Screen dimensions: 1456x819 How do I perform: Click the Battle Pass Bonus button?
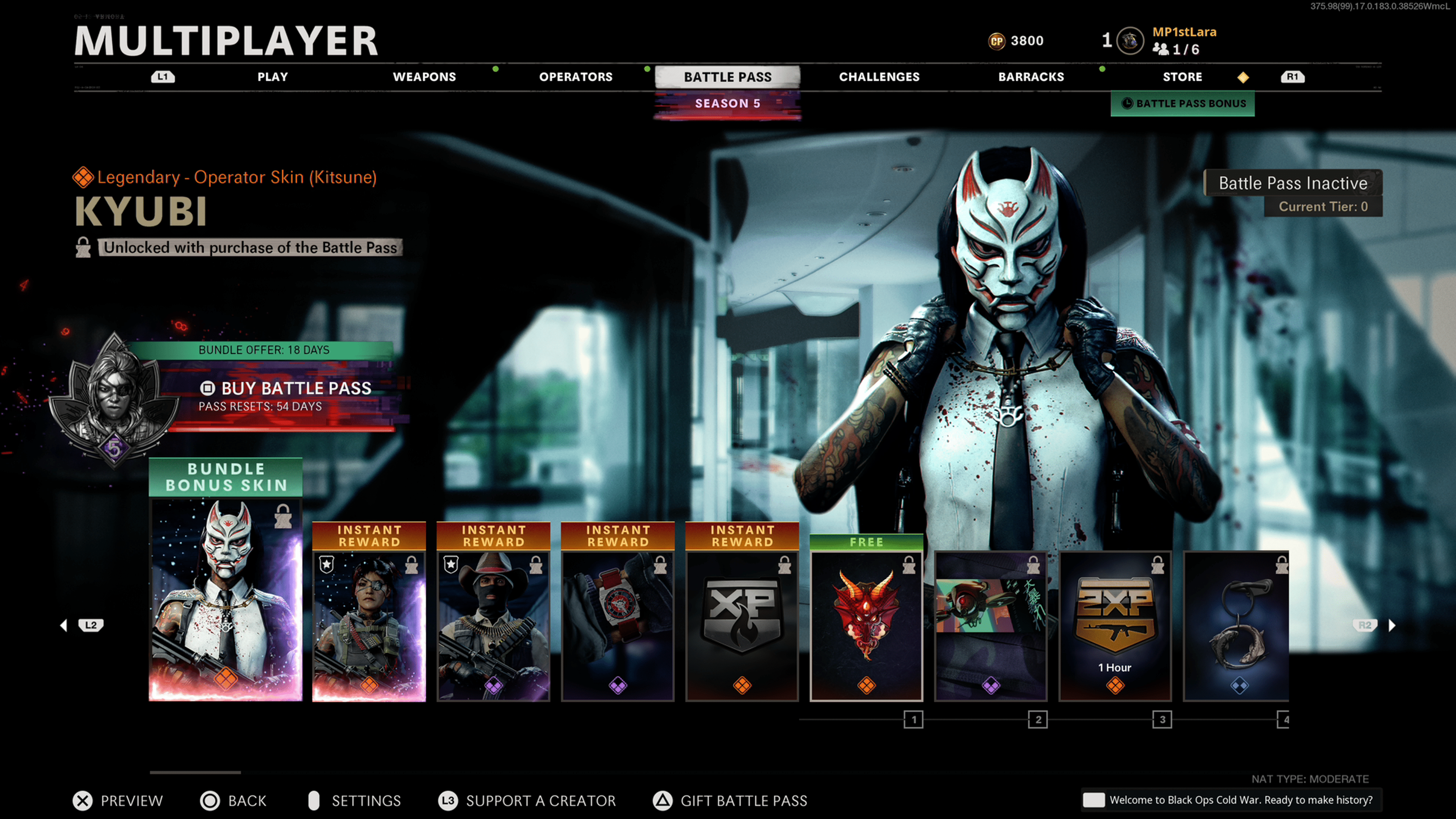pyautogui.click(x=1183, y=104)
